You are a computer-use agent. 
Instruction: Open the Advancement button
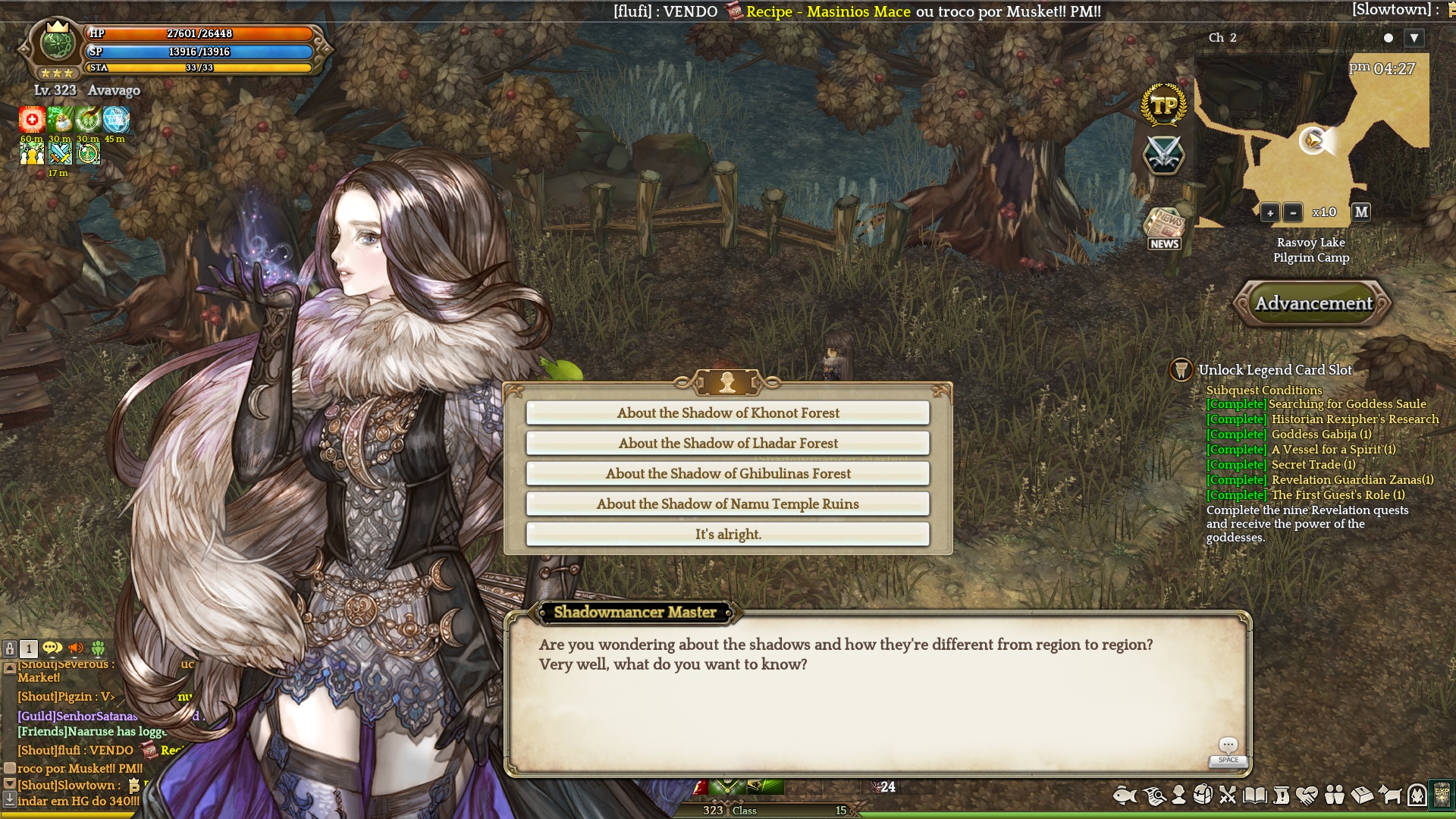coord(1313,303)
